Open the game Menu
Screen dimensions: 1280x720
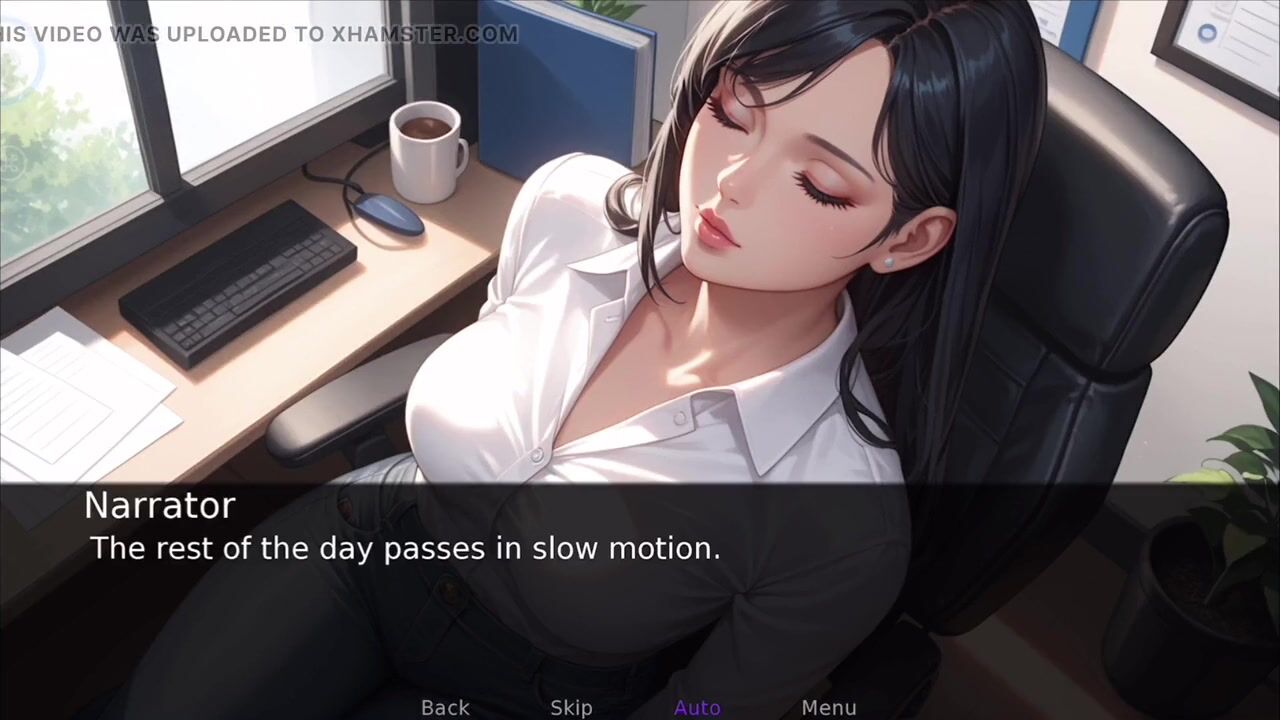tap(828, 708)
